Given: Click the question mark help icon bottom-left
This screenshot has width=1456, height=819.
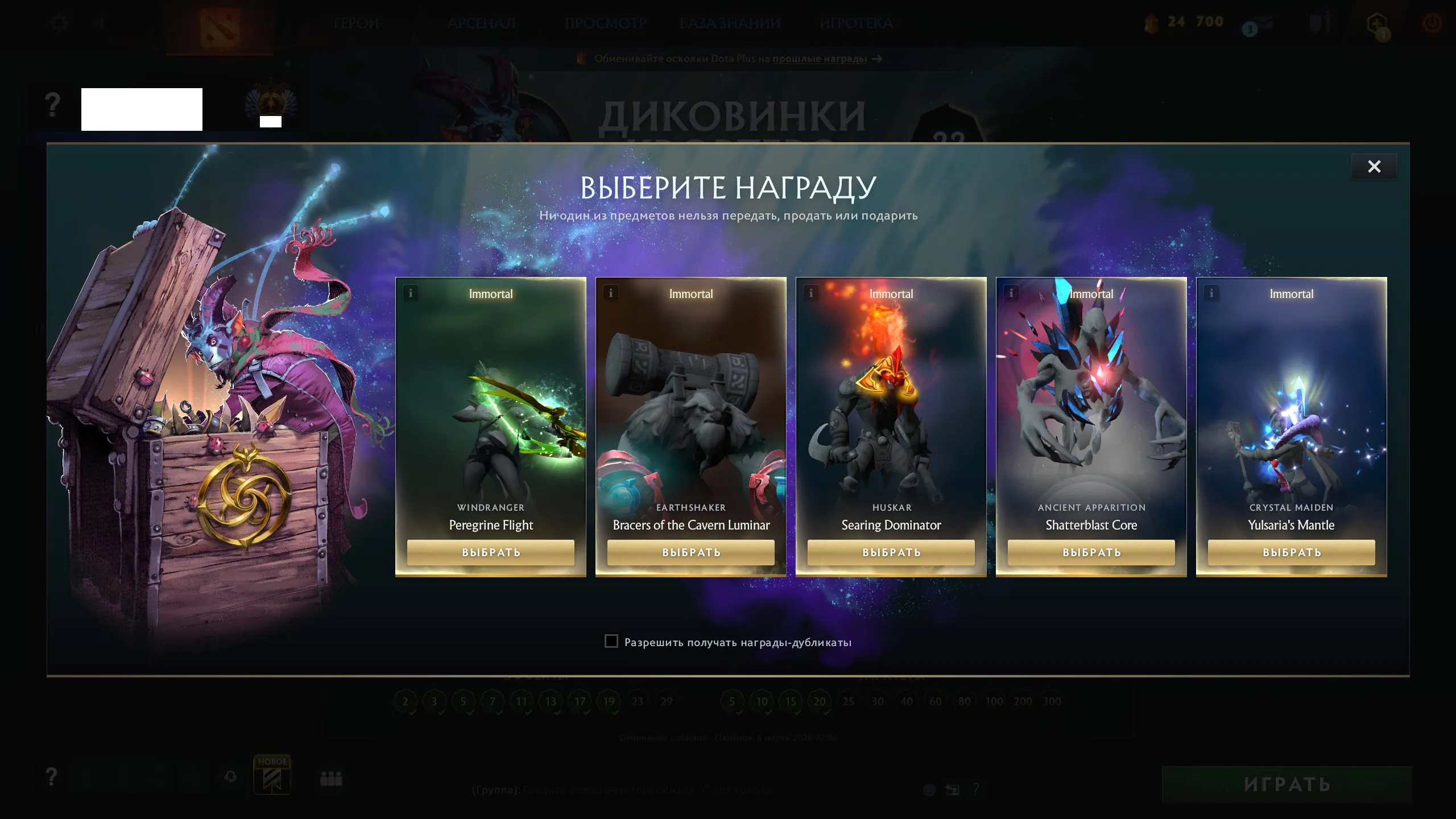Looking at the screenshot, I should (51, 777).
